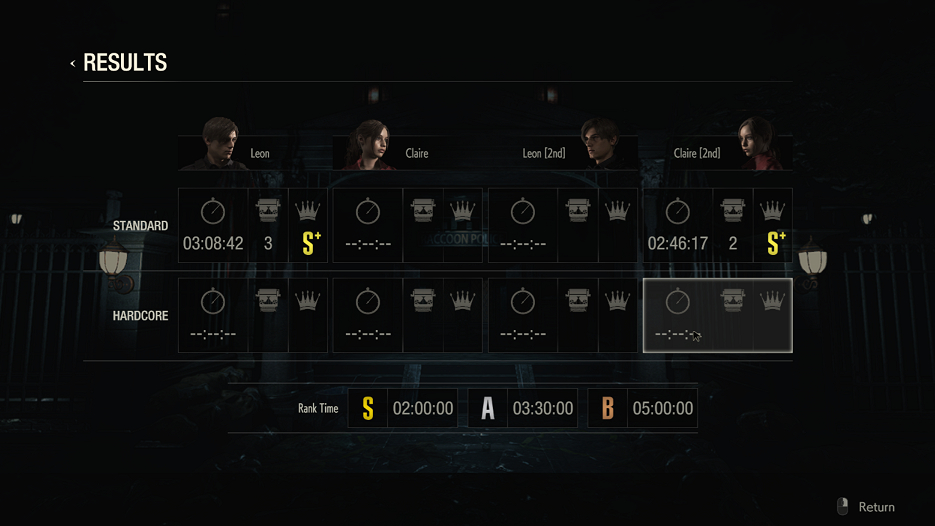Select Leon's Standard results cell

[252, 226]
